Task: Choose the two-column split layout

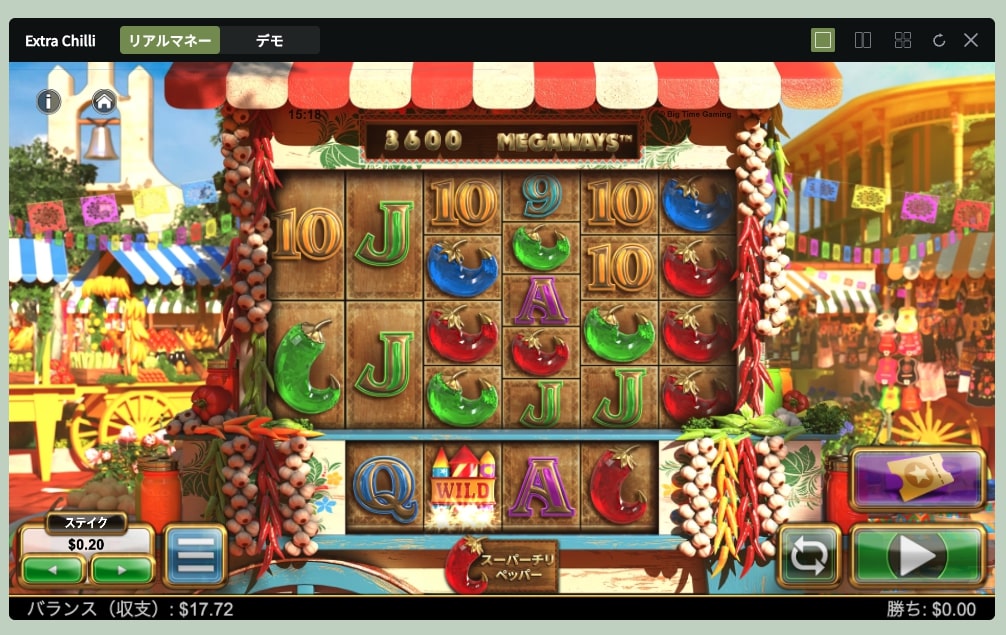Action: (863, 40)
